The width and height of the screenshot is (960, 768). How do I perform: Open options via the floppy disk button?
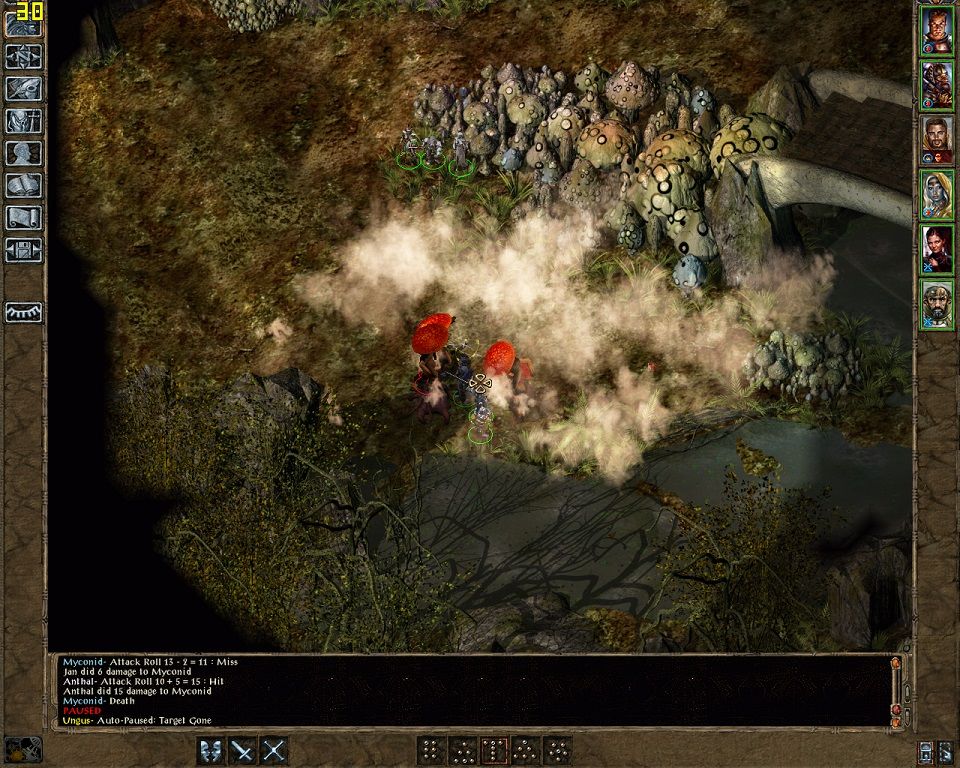(x=24, y=249)
